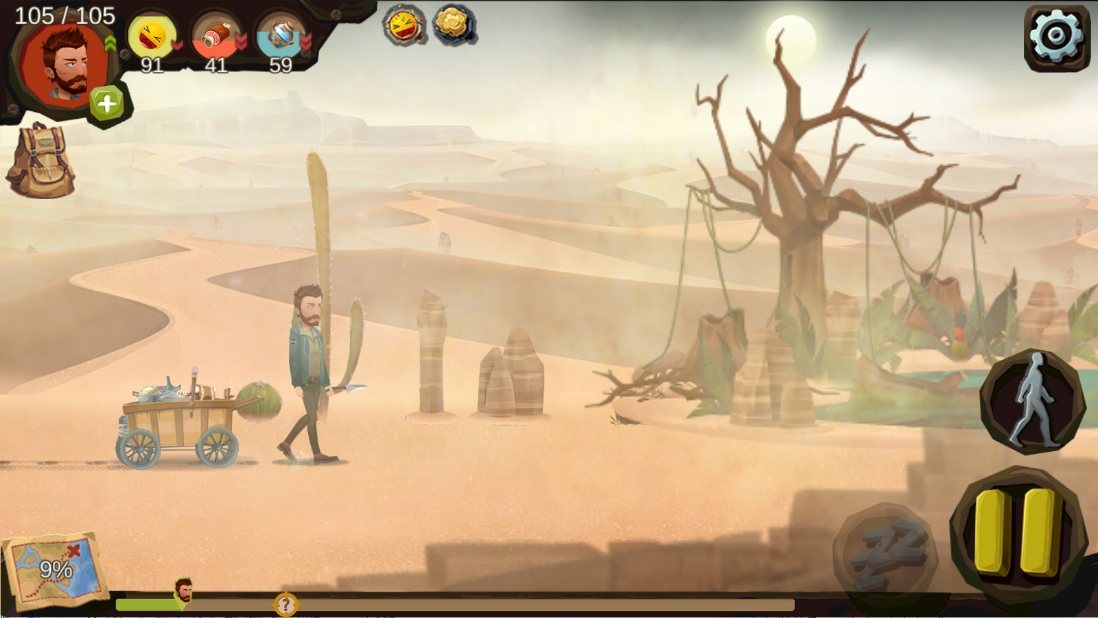The image size is (1098, 618).
Task: Click the bearded character portrait
Action: 64,62
